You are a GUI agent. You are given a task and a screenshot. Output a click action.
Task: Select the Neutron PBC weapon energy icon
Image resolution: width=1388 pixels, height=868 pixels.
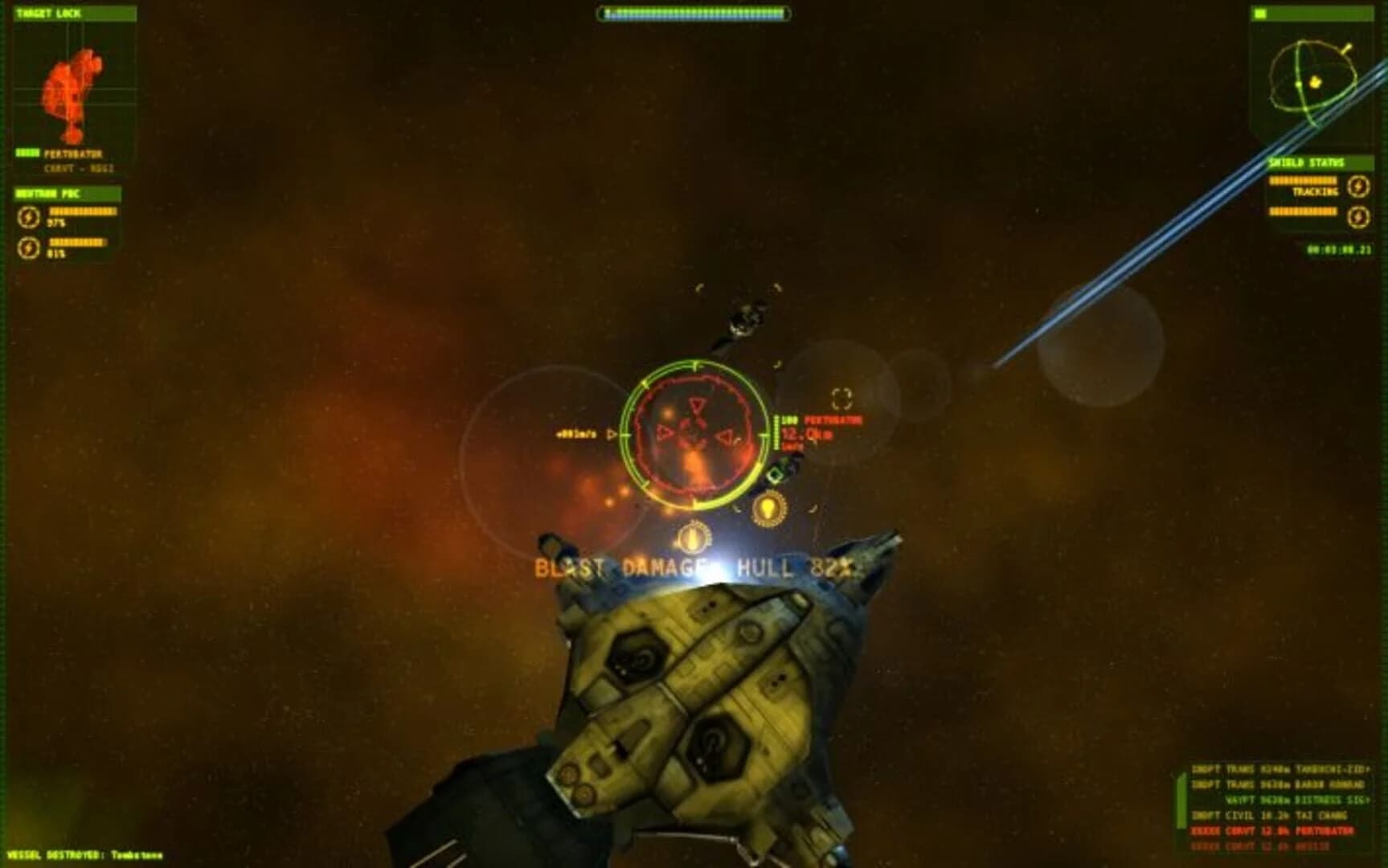(28, 216)
